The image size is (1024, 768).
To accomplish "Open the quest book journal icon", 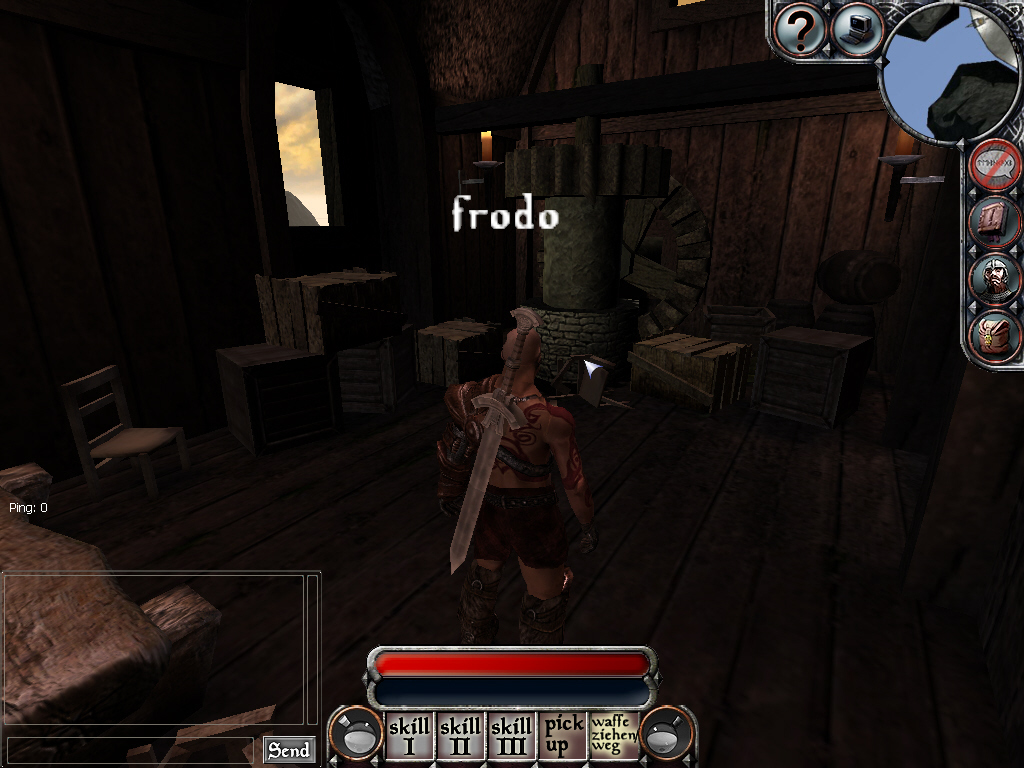I will 995,221.
